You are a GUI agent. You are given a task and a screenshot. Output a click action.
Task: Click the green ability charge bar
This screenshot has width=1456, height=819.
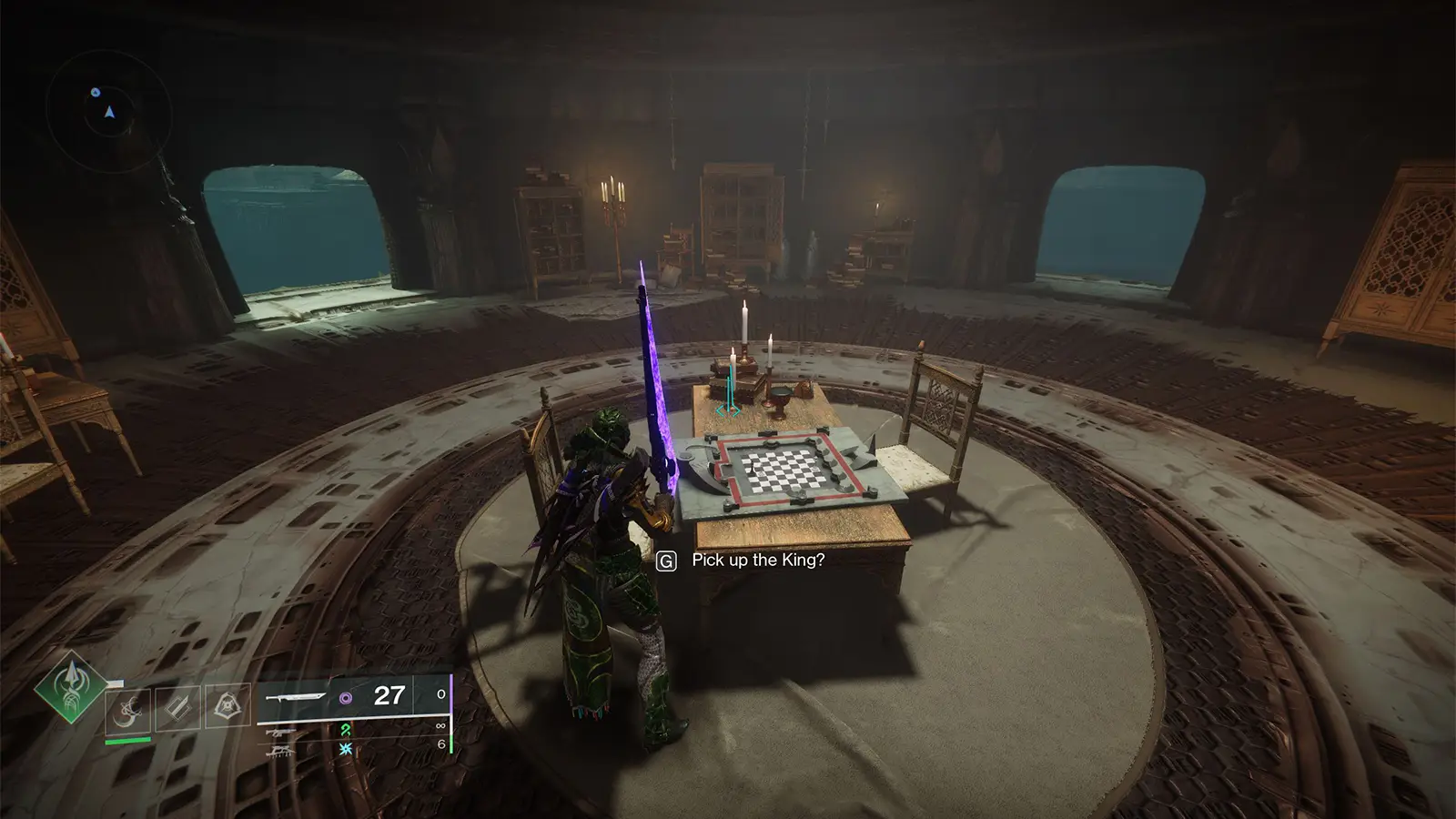(127, 739)
